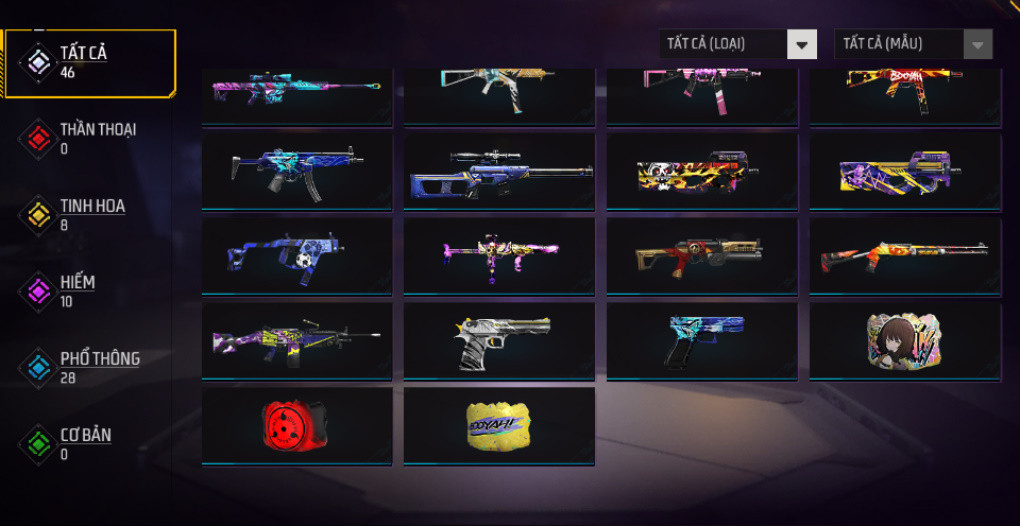Select the silver Desert Eagle pistol skin

499,341
